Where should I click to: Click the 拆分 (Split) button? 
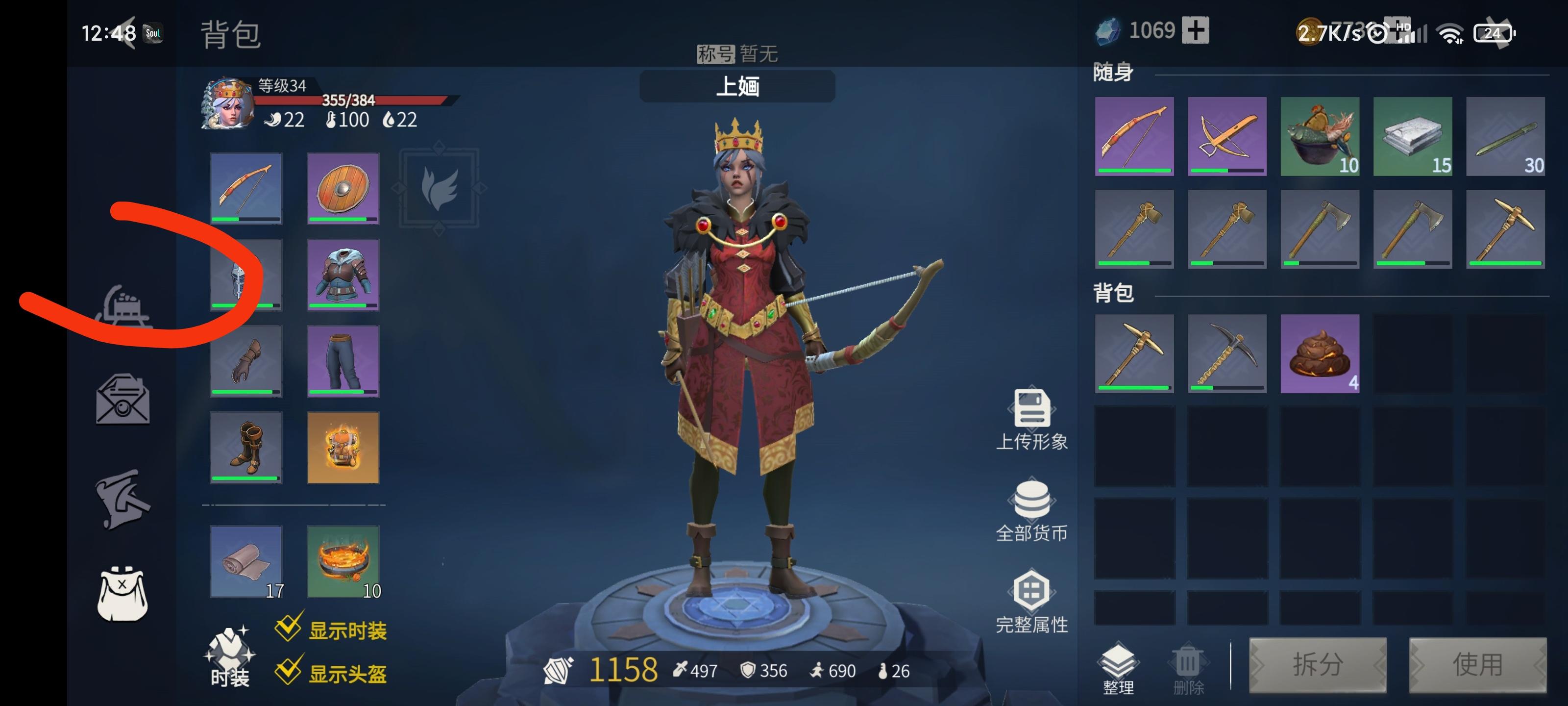pyautogui.click(x=1318, y=665)
